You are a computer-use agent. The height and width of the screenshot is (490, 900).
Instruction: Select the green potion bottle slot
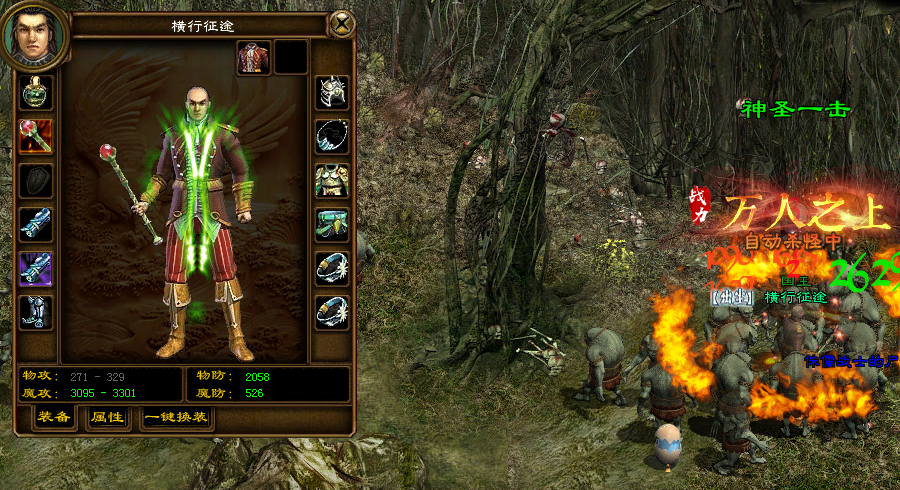point(36,93)
